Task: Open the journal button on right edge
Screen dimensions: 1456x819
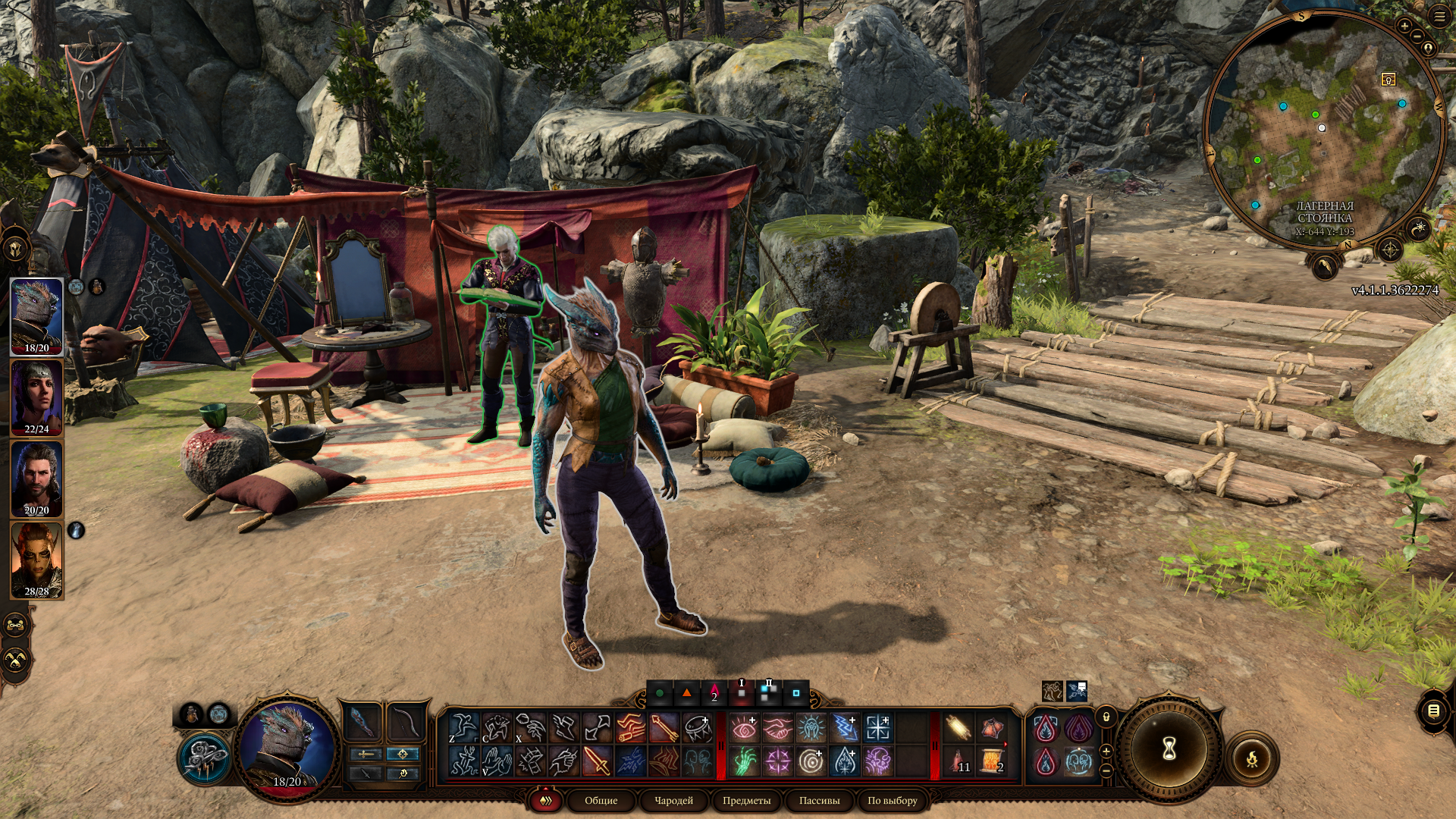Action: [x=1433, y=711]
